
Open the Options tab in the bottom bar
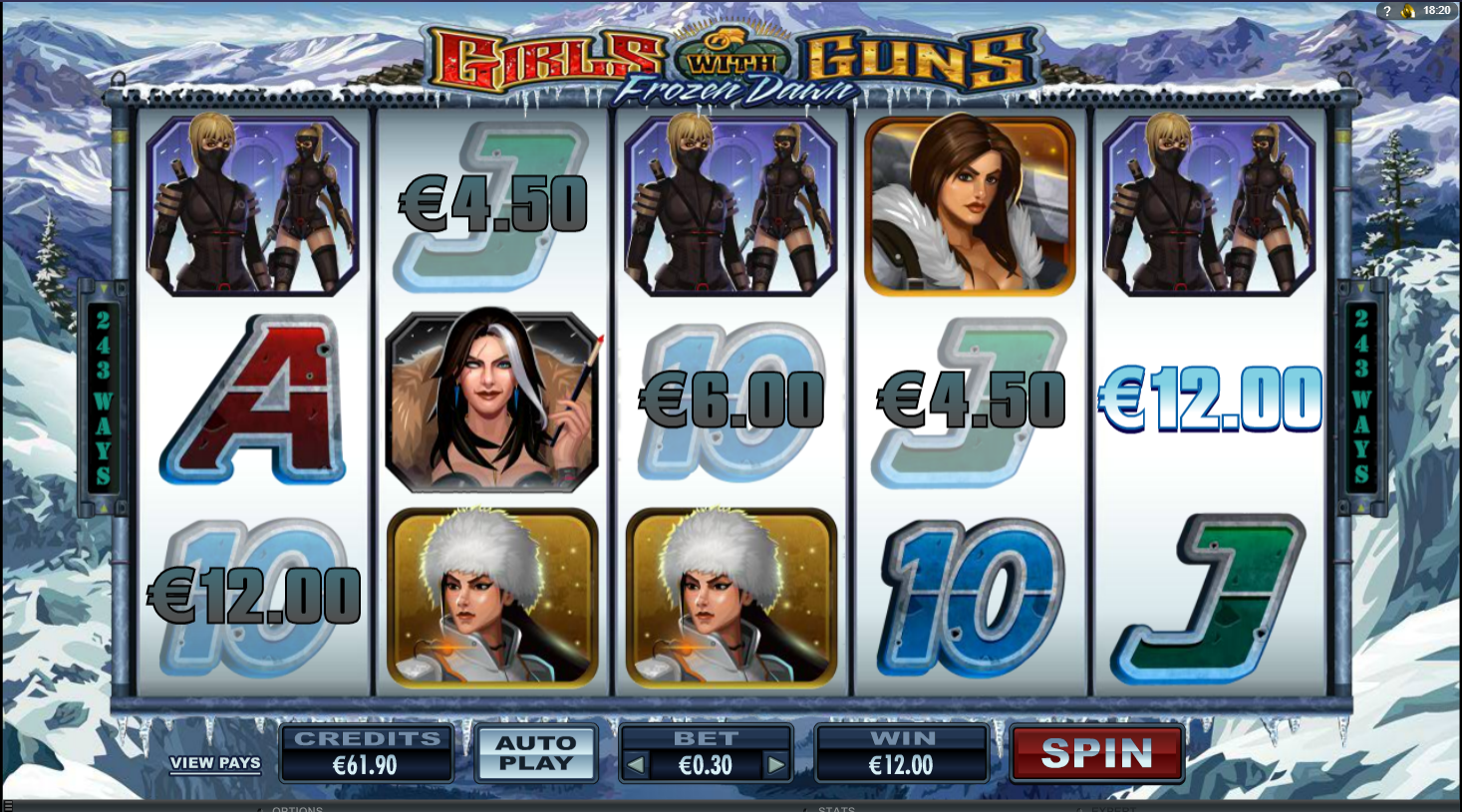(x=297, y=808)
